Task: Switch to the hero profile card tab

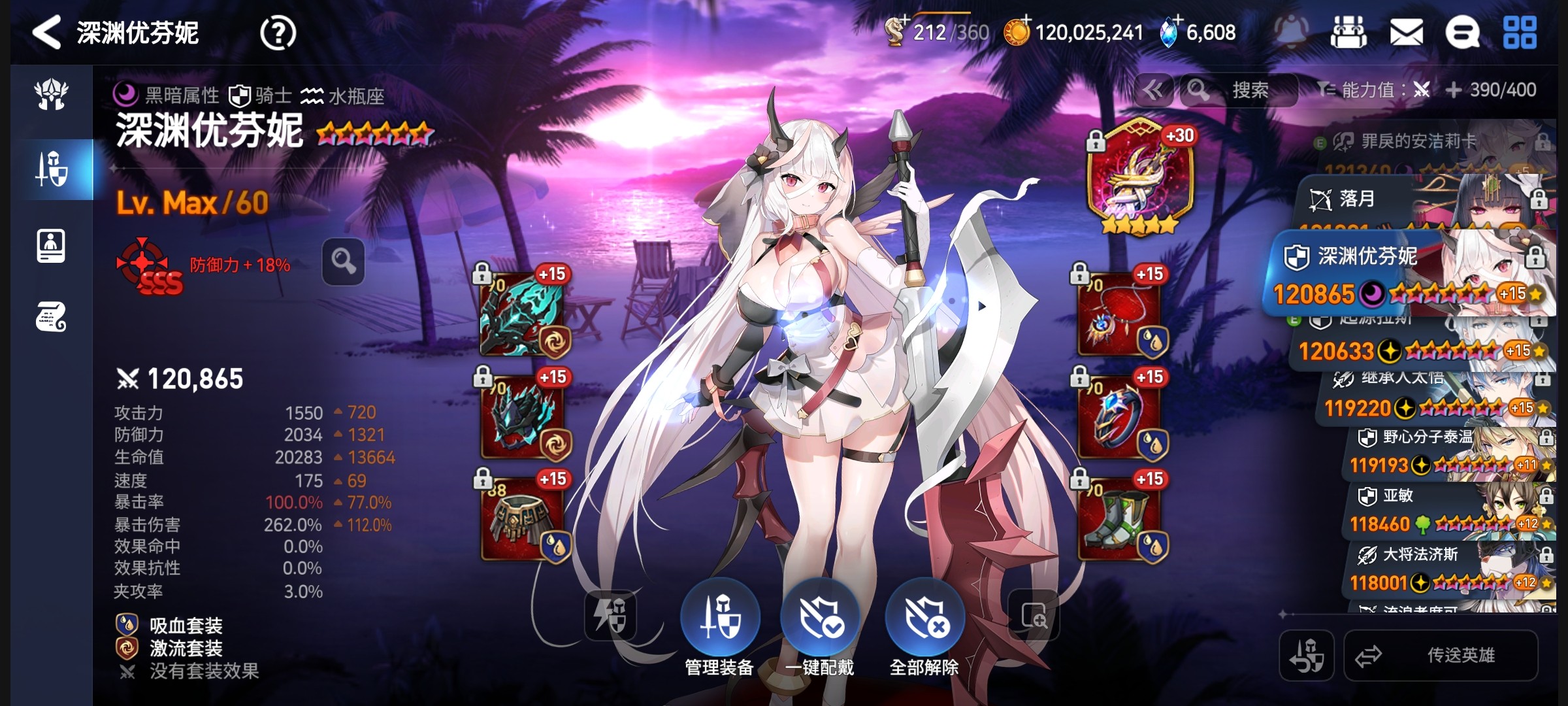Action: (x=51, y=246)
